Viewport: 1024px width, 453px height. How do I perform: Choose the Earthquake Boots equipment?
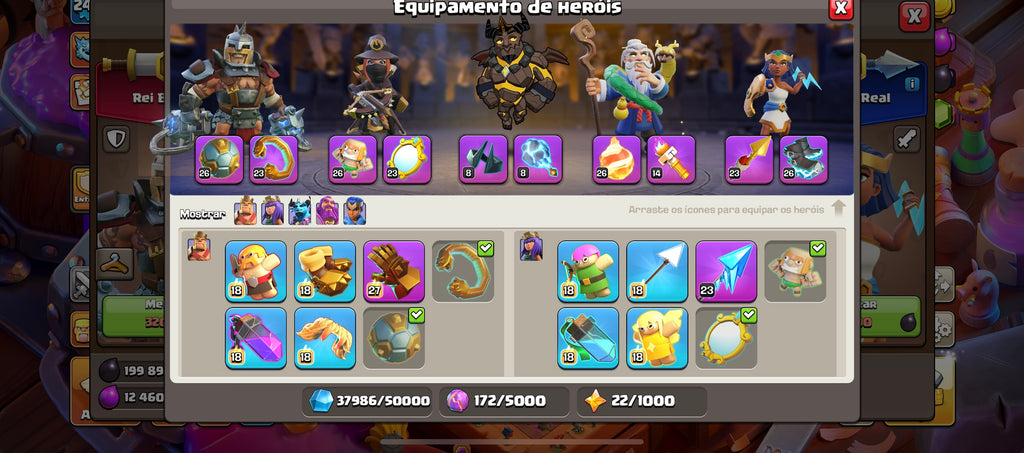pos(324,271)
